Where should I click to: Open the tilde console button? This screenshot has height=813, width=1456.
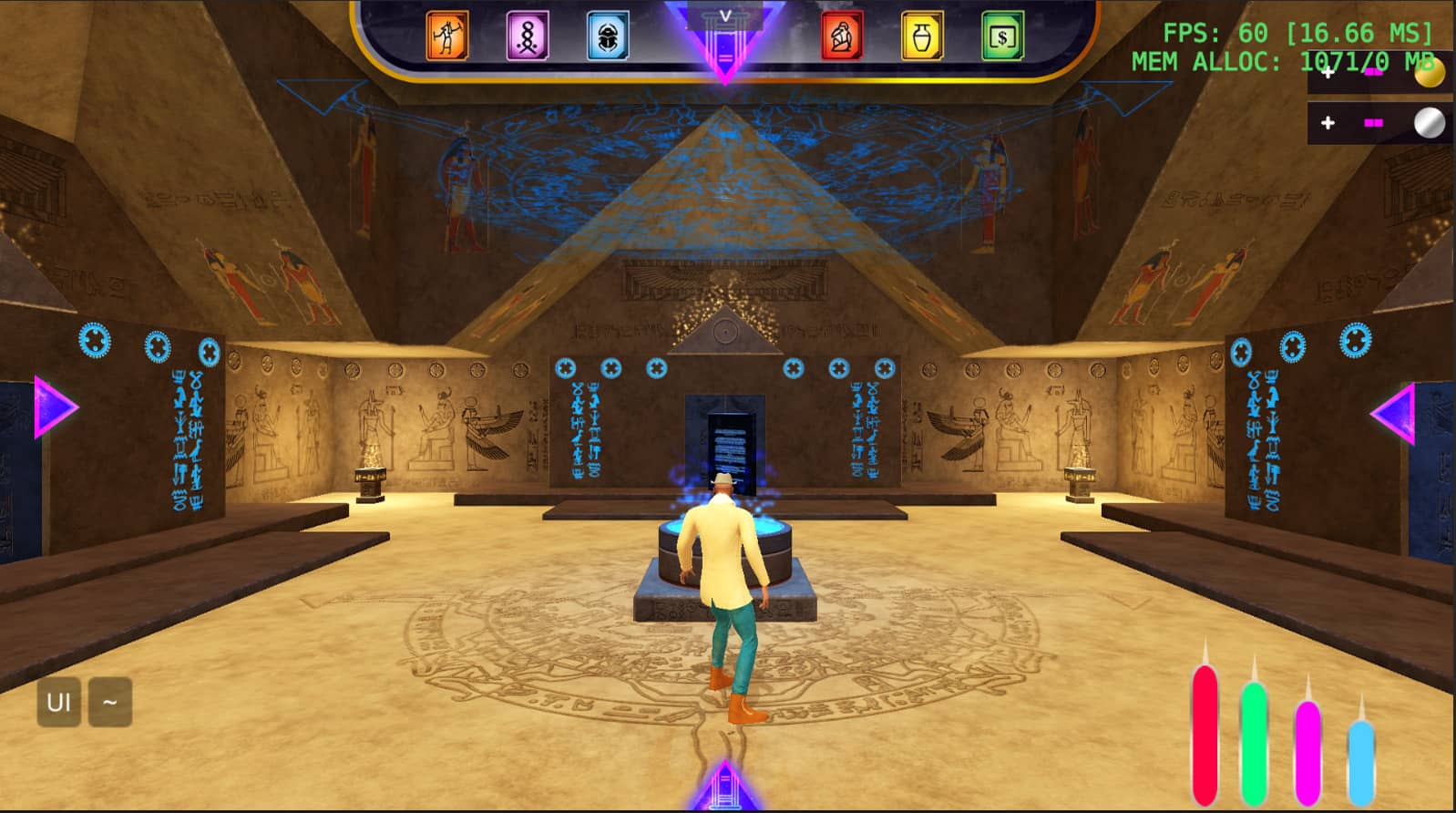click(x=110, y=703)
